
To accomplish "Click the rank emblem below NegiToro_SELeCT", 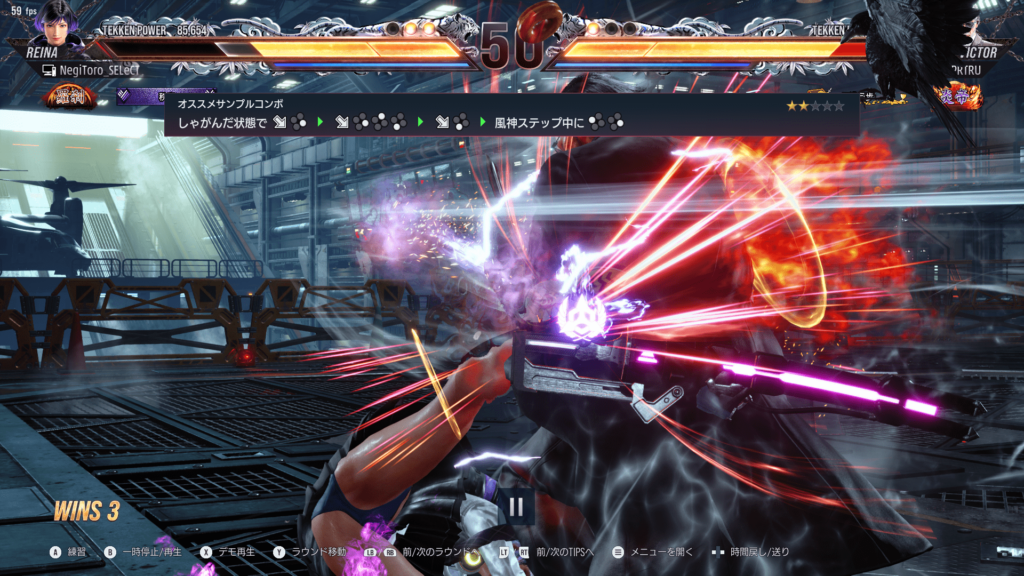I will coord(68,97).
